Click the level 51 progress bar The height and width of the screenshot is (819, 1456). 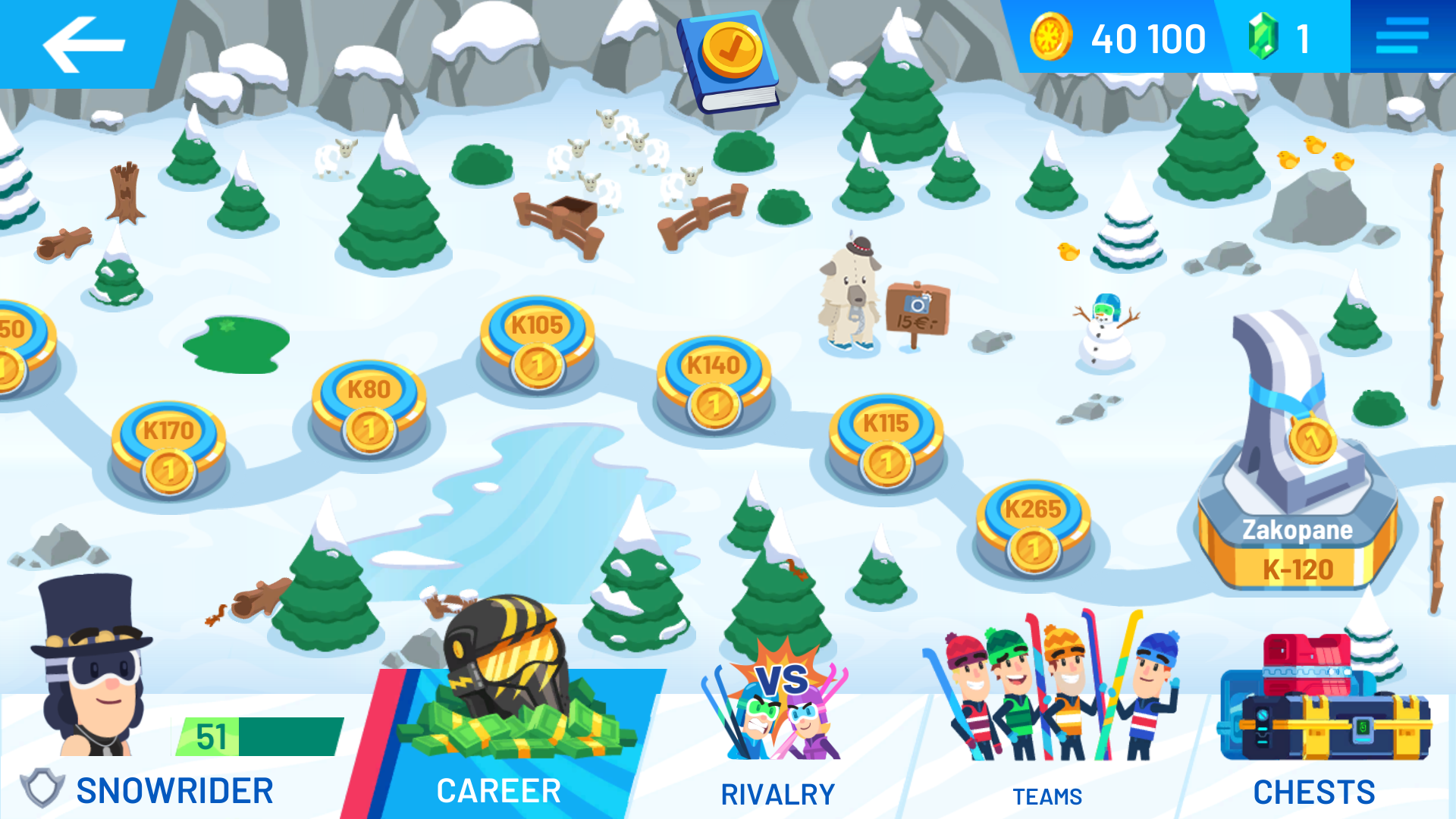262,734
